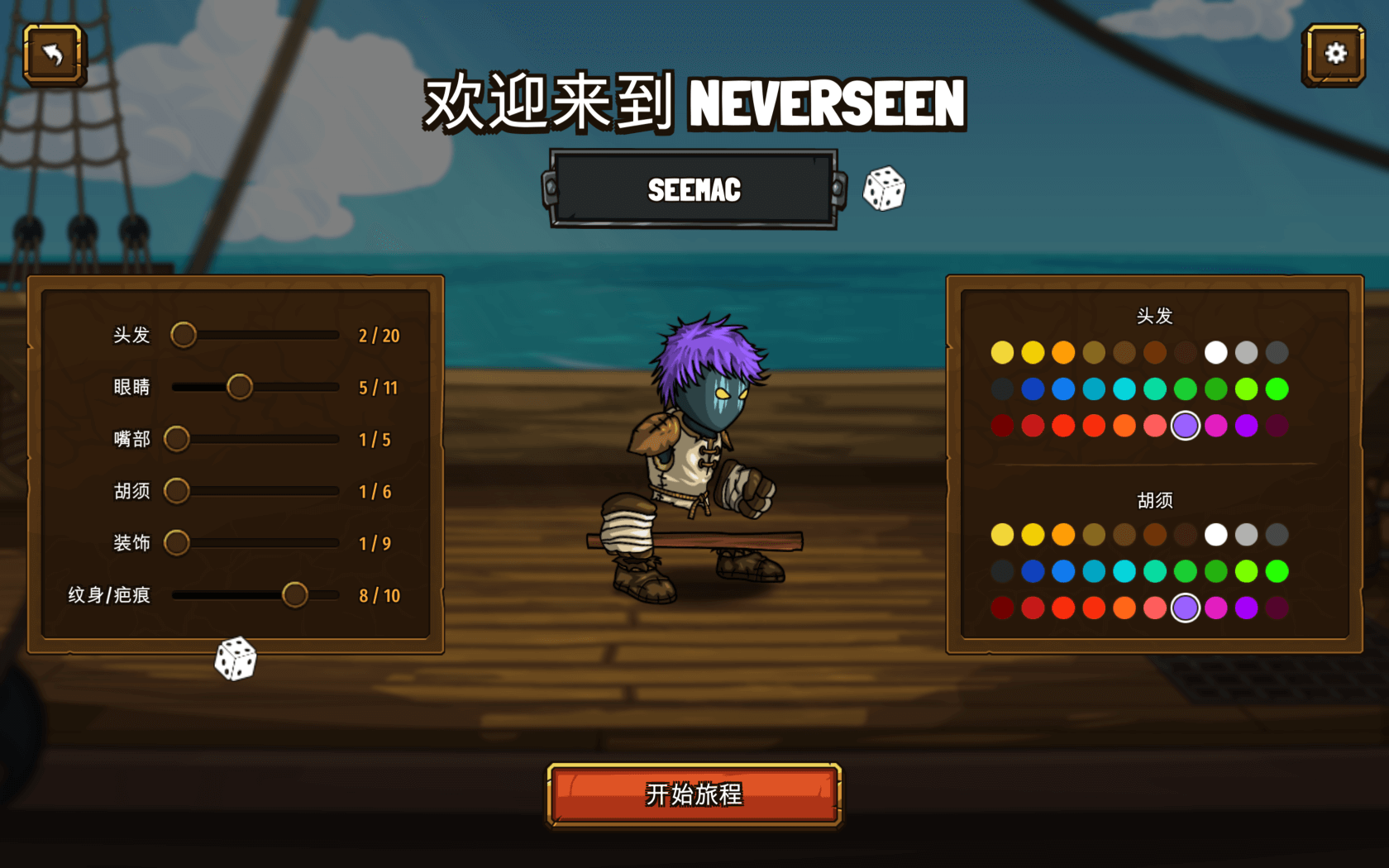Viewport: 1389px width, 868px height.
Task: Randomize name with dice beside SEEMAC
Action: pos(884,189)
